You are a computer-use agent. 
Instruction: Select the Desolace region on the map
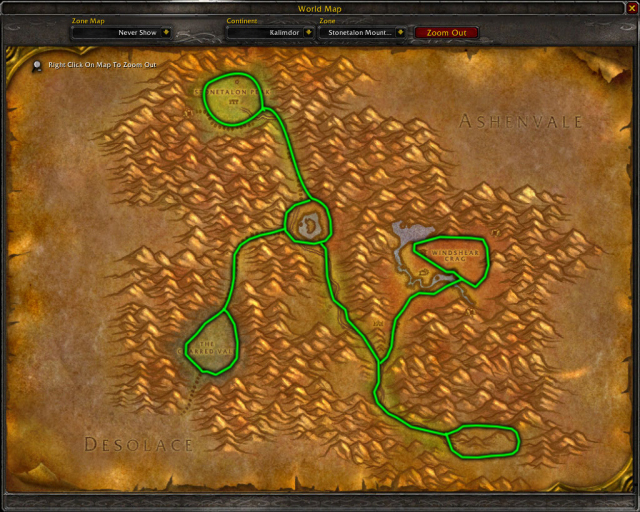[x=138, y=443]
